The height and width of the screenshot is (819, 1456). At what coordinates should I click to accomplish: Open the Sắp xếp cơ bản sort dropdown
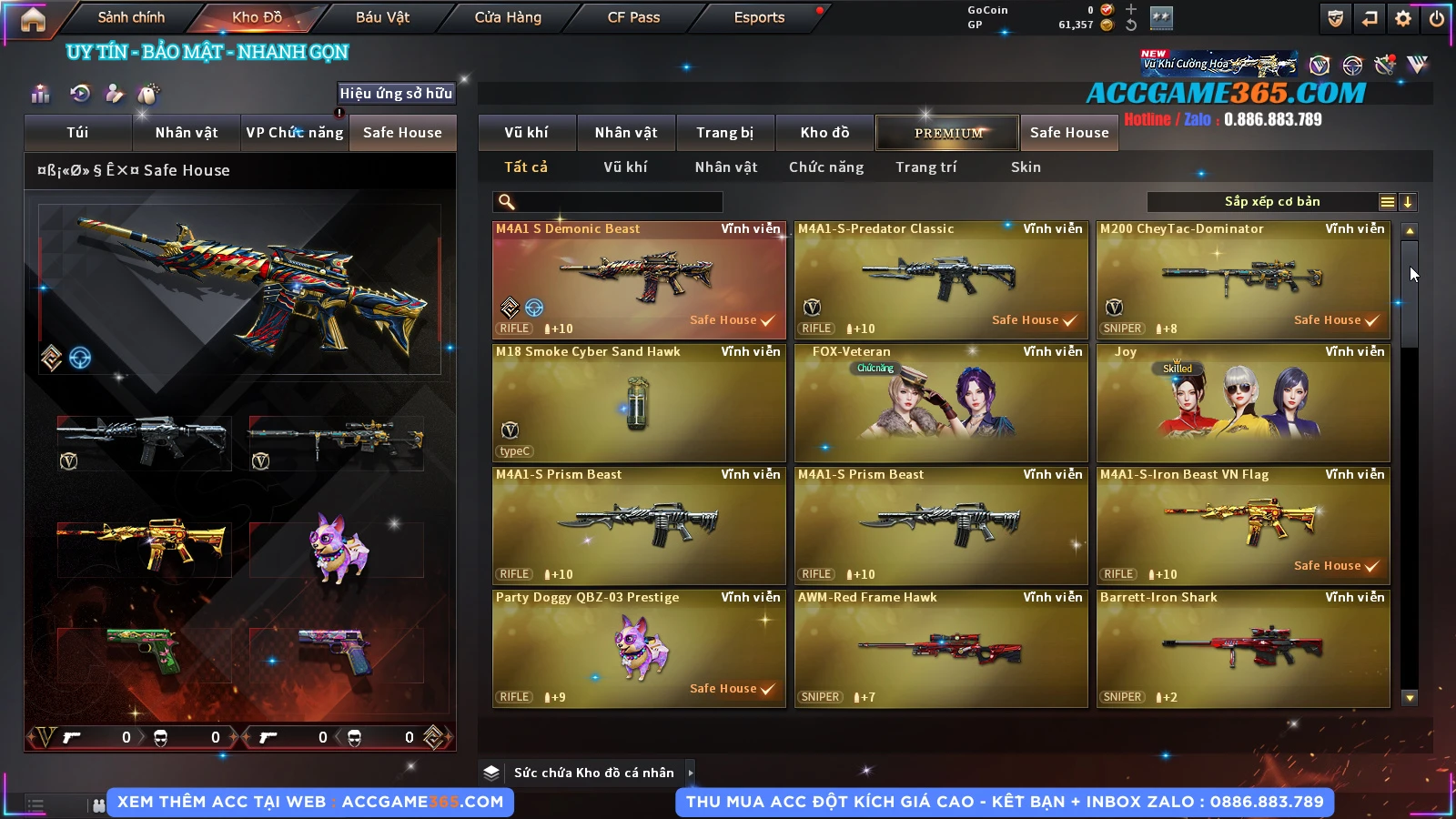(x=1271, y=202)
